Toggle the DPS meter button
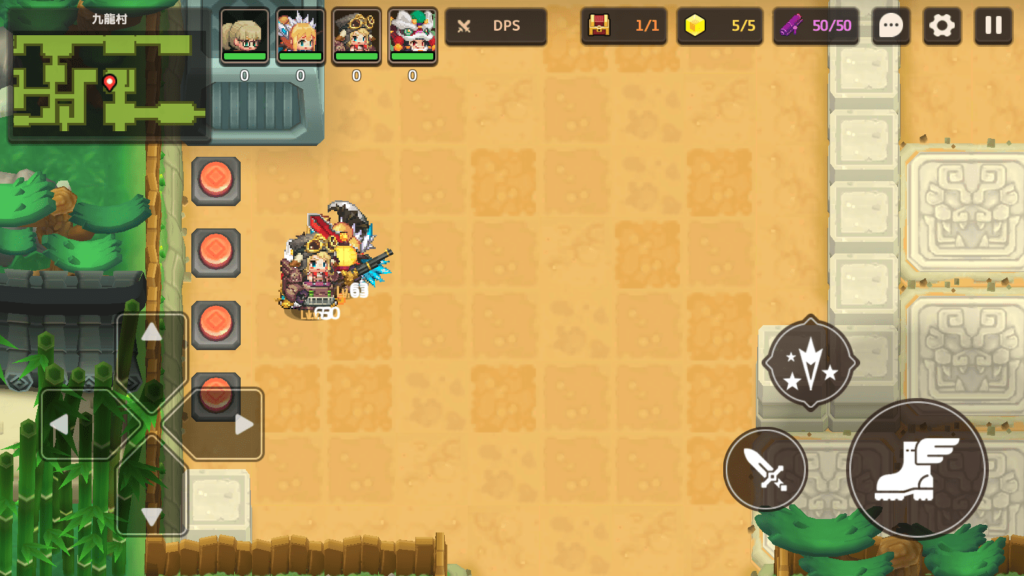The height and width of the screenshot is (576, 1024). [496, 26]
